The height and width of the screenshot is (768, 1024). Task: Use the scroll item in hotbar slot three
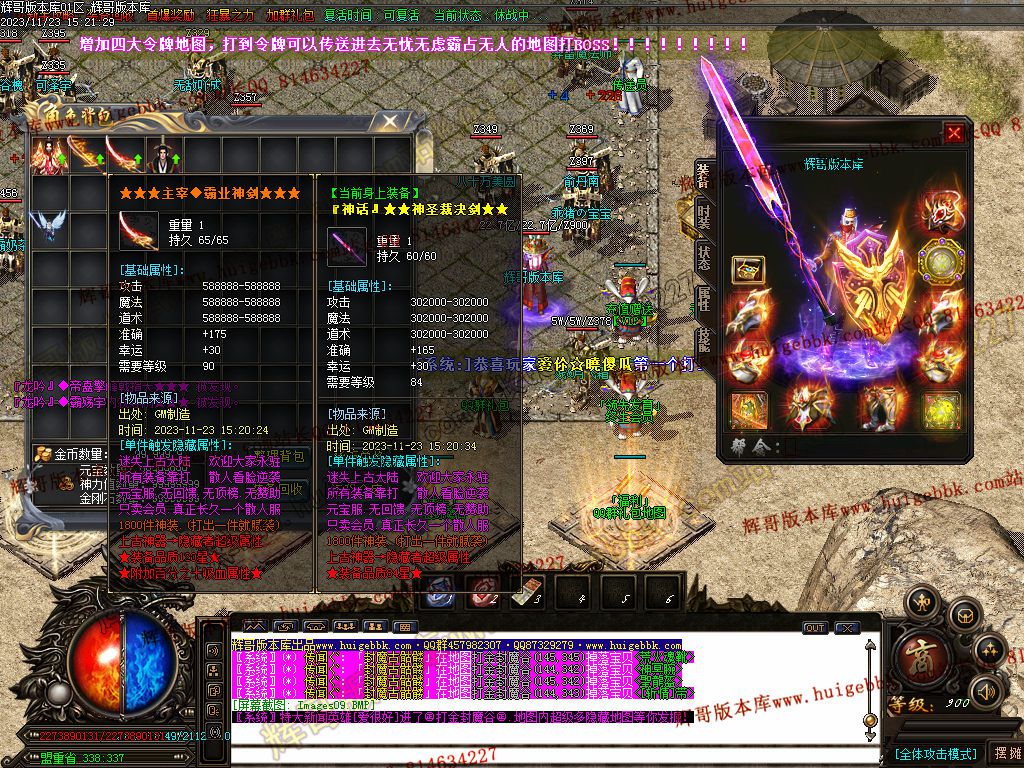525,591
